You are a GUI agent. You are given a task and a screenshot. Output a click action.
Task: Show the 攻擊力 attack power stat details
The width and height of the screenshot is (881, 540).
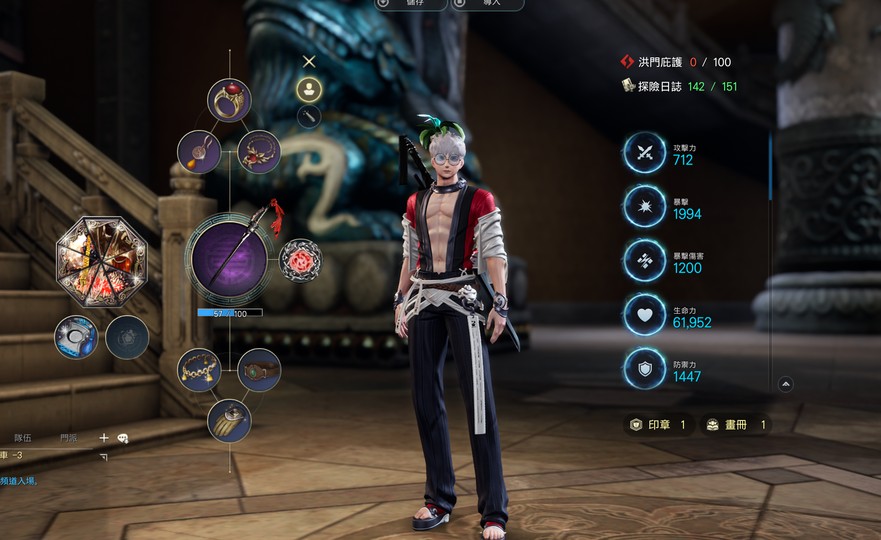click(x=645, y=153)
